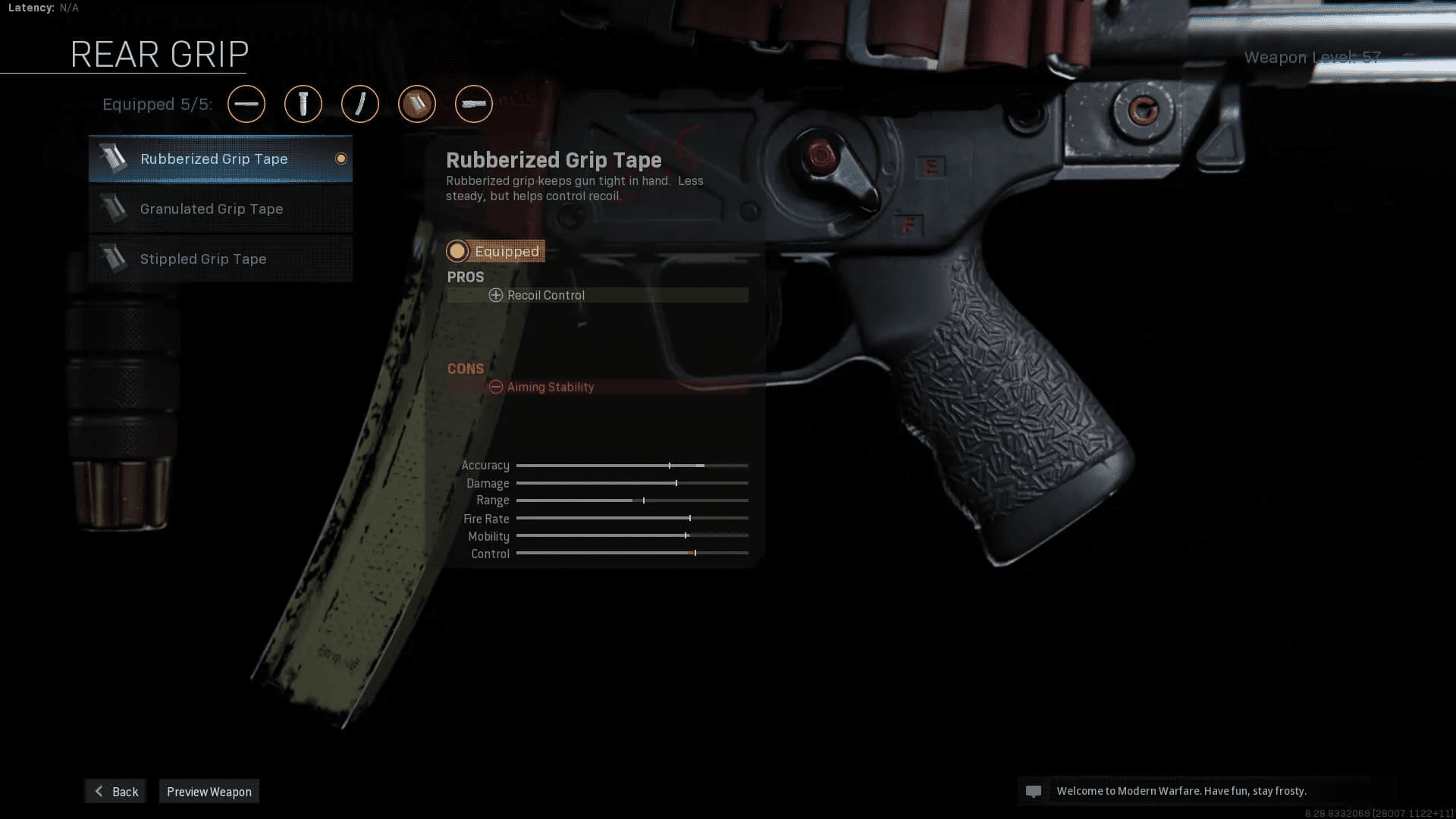Viewport: 1456px width, 819px height.
Task: Open the equipped vertical grip attachment icon
Action: click(x=303, y=104)
